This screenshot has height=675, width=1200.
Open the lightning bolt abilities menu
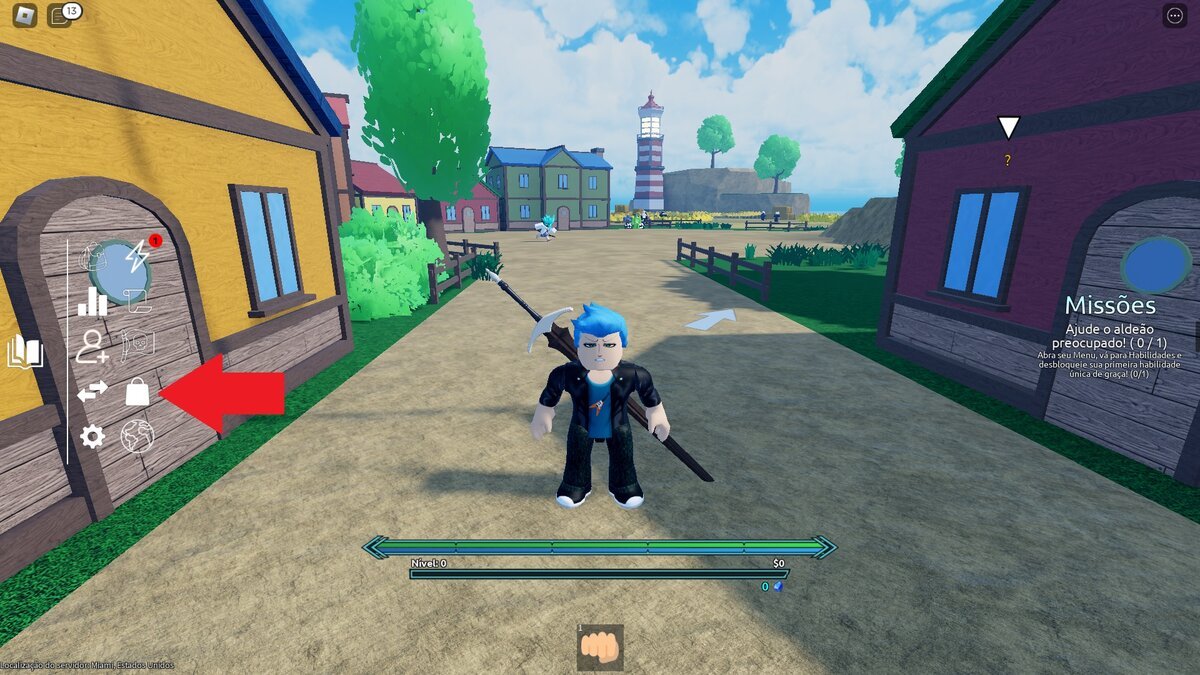(x=137, y=256)
